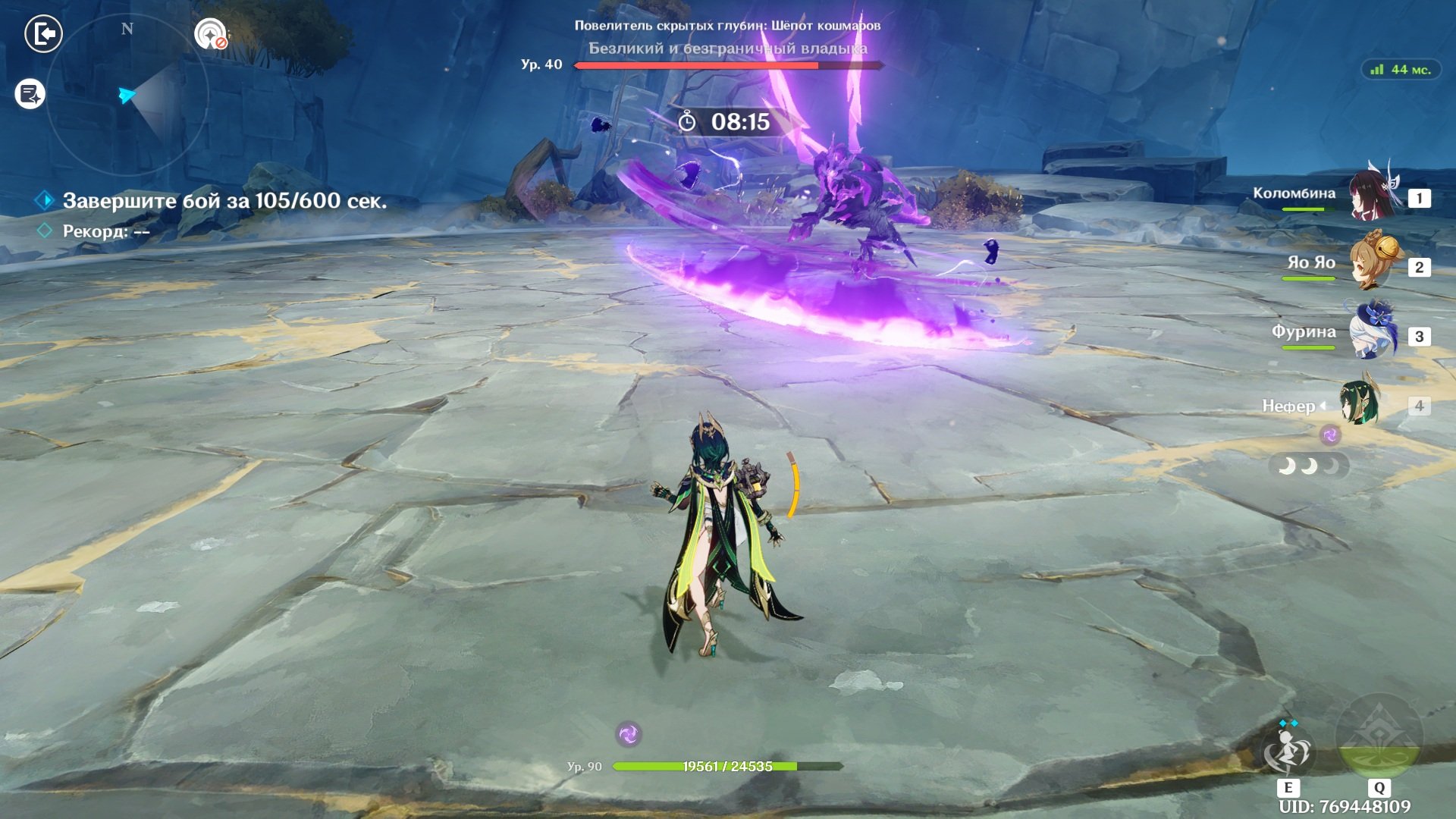Select active character Нефер portrait
The height and width of the screenshot is (819, 1456).
click(1359, 405)
